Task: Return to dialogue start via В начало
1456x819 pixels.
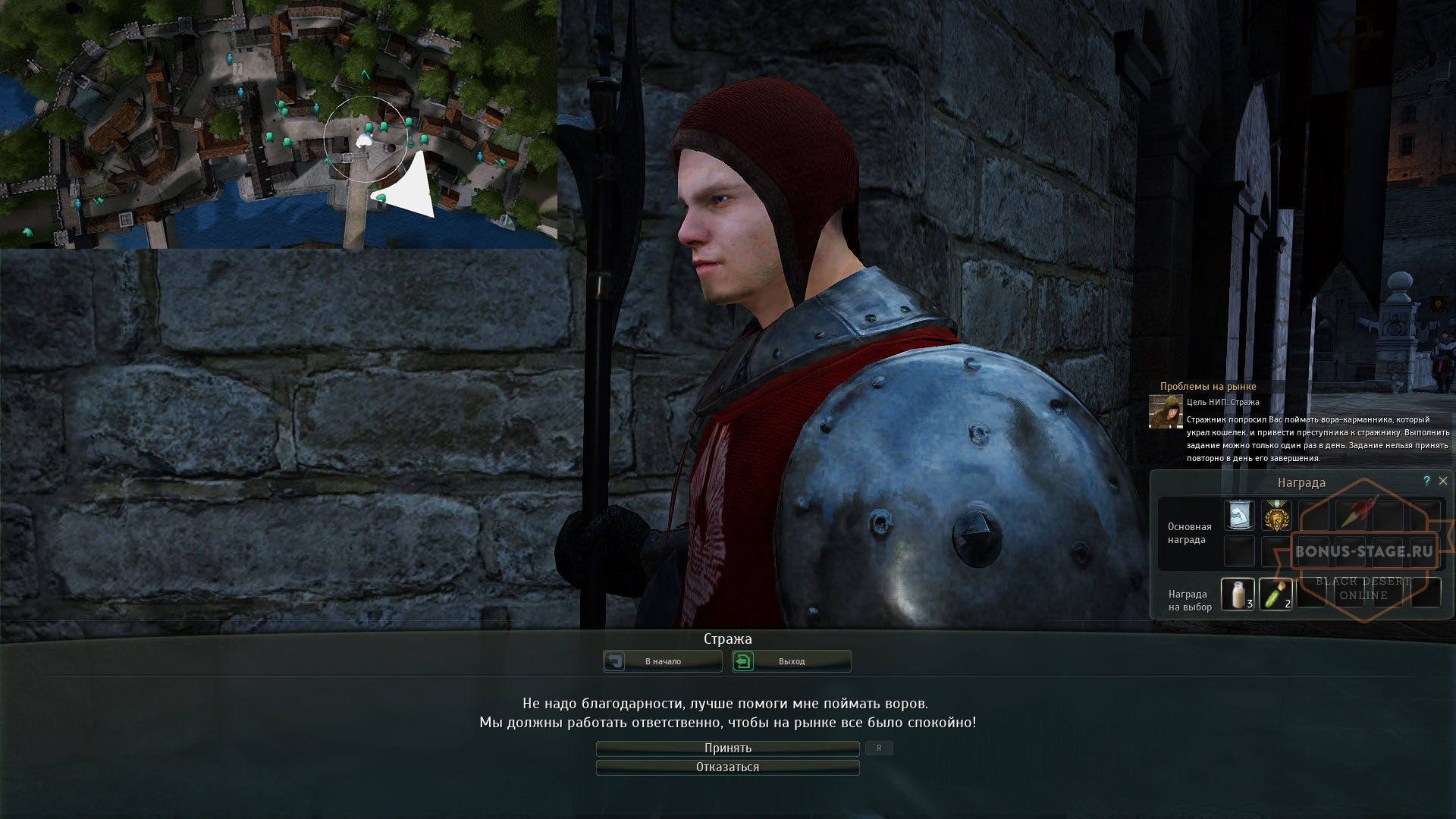Action: pyautogui.click(x=662, y=661)
